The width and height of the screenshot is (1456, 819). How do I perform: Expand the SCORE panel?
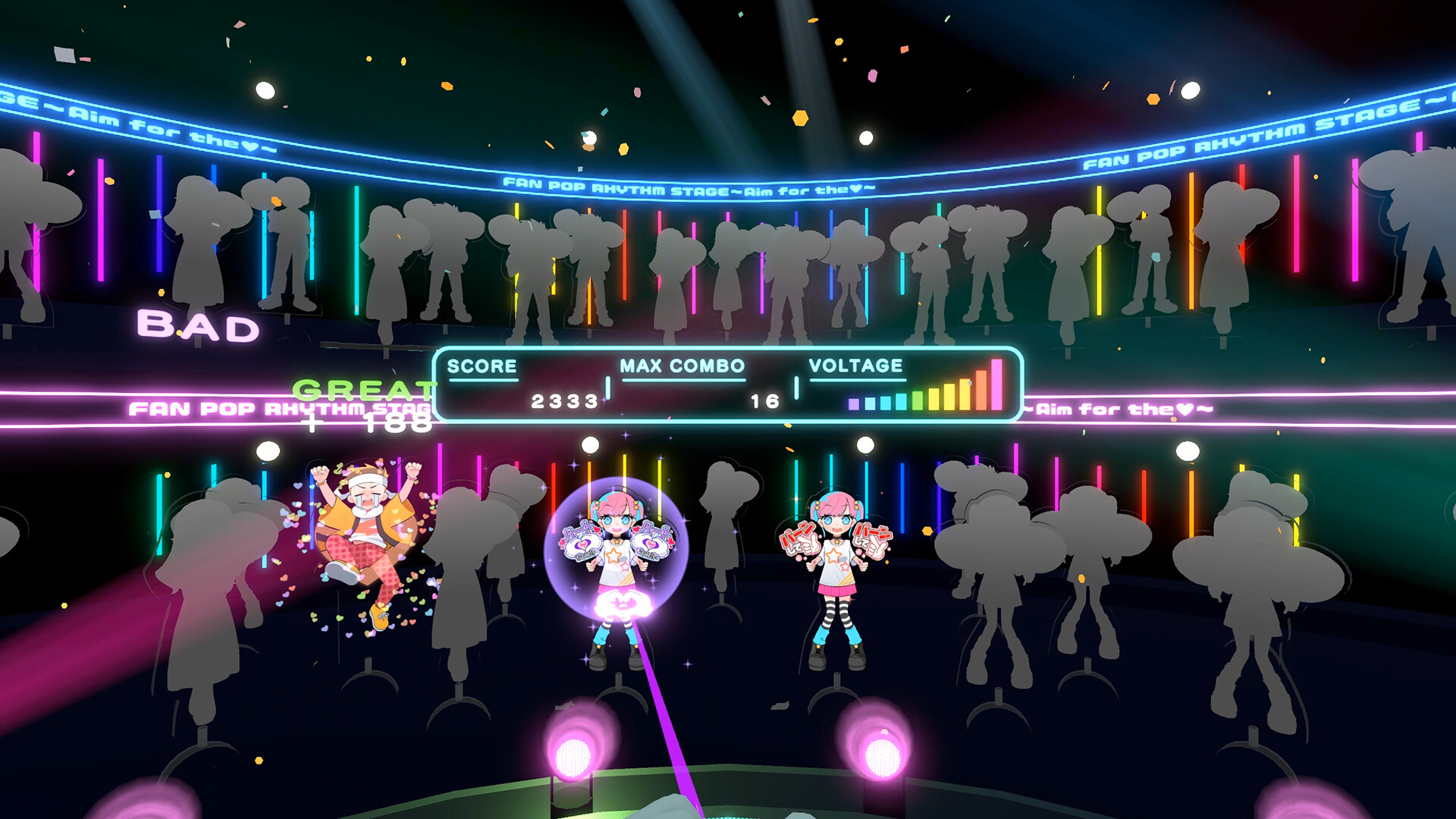coord(482,366)
